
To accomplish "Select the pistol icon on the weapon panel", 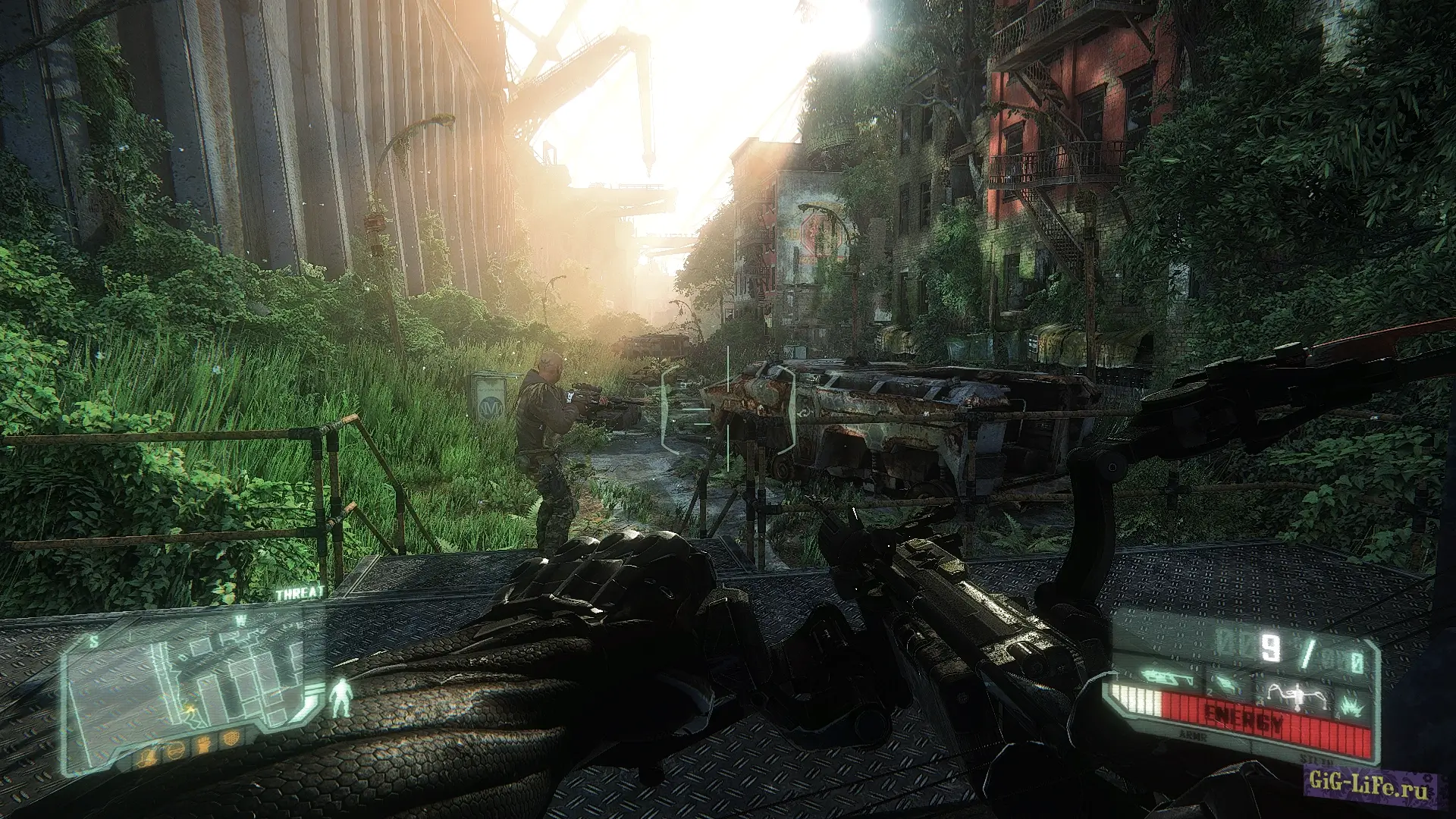I will pyautogui.click(x=1227, y=685).
